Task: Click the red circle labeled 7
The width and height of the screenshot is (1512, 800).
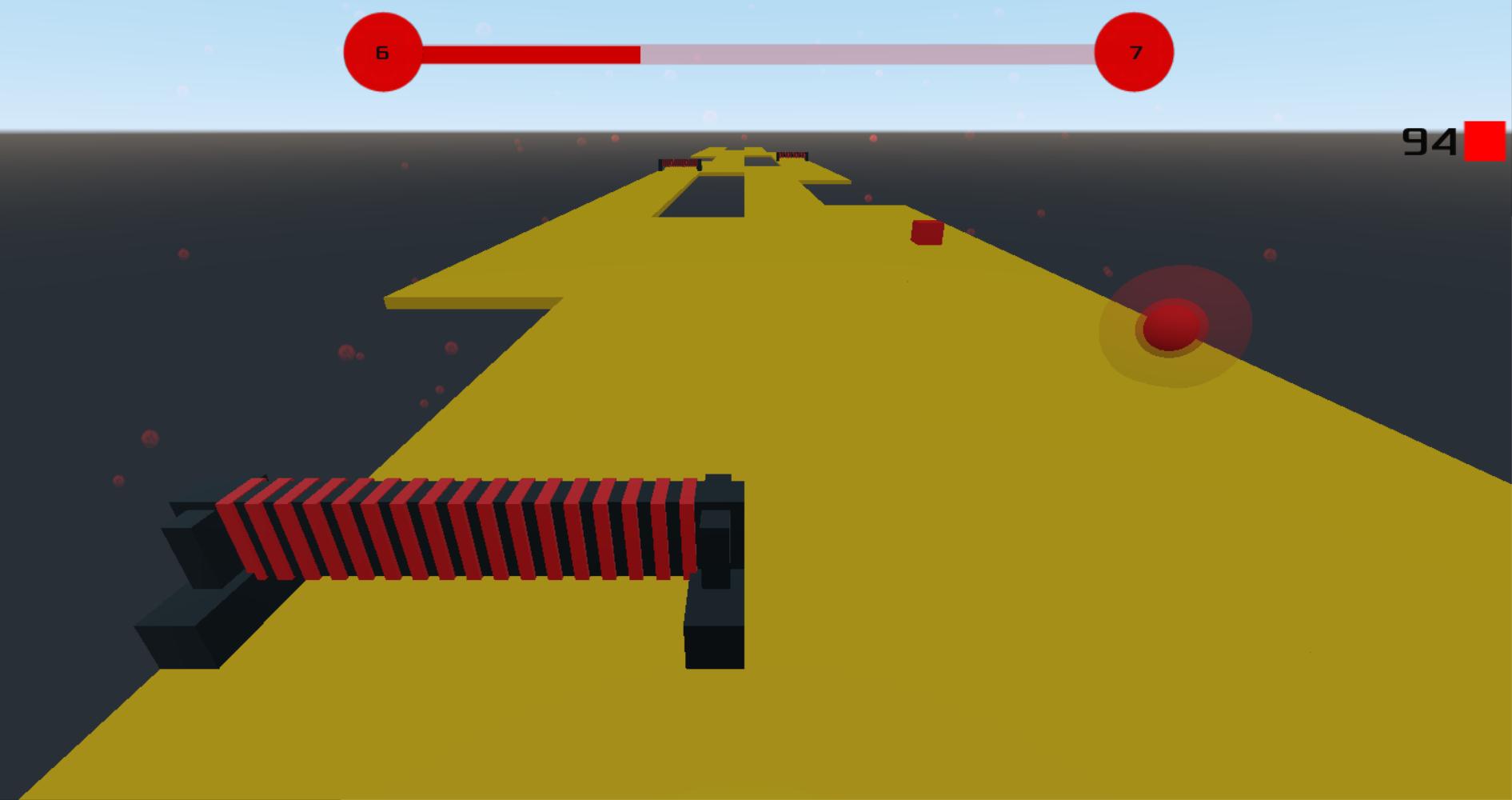Action: (x=1133, y=52)
